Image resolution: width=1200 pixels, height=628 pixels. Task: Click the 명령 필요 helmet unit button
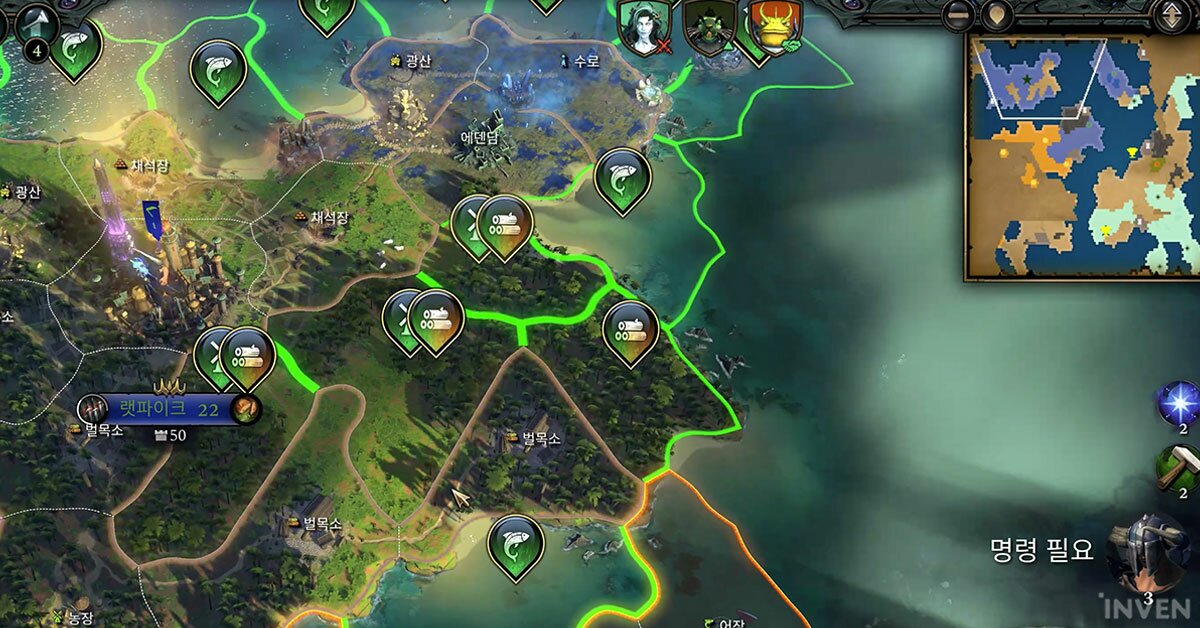coord(1150,553)
